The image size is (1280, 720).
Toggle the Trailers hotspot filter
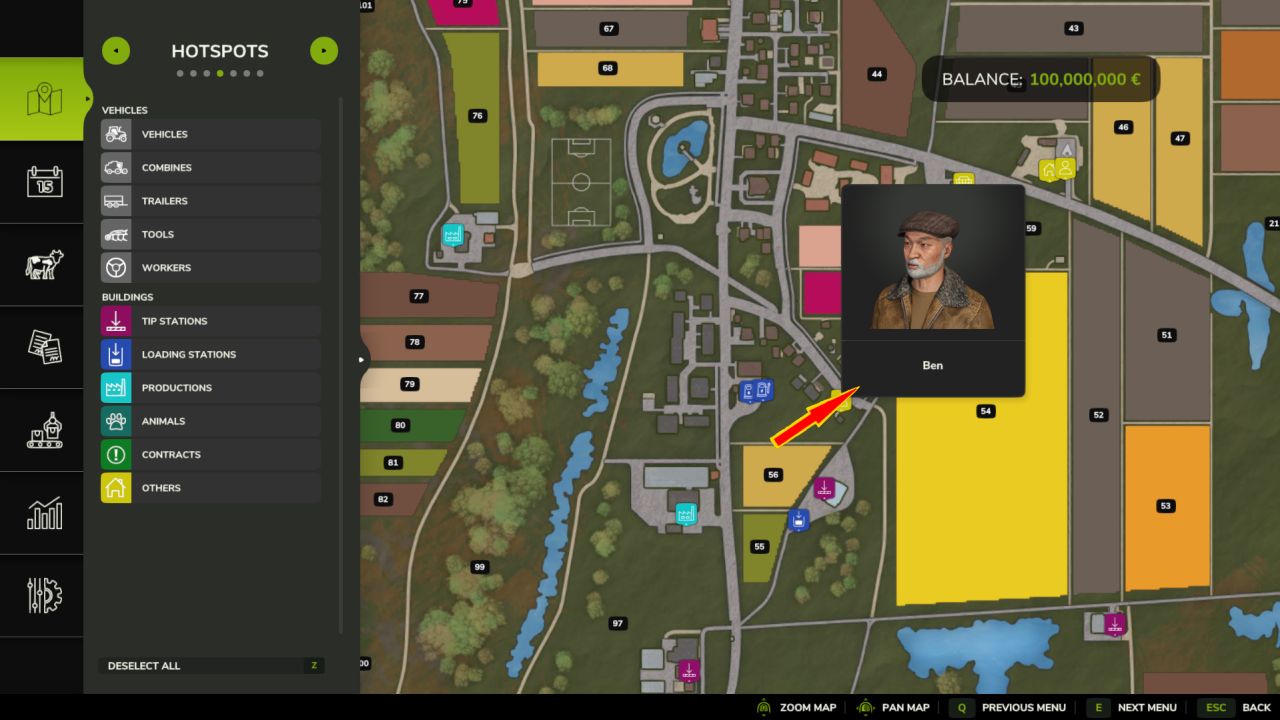pos(211,201)
